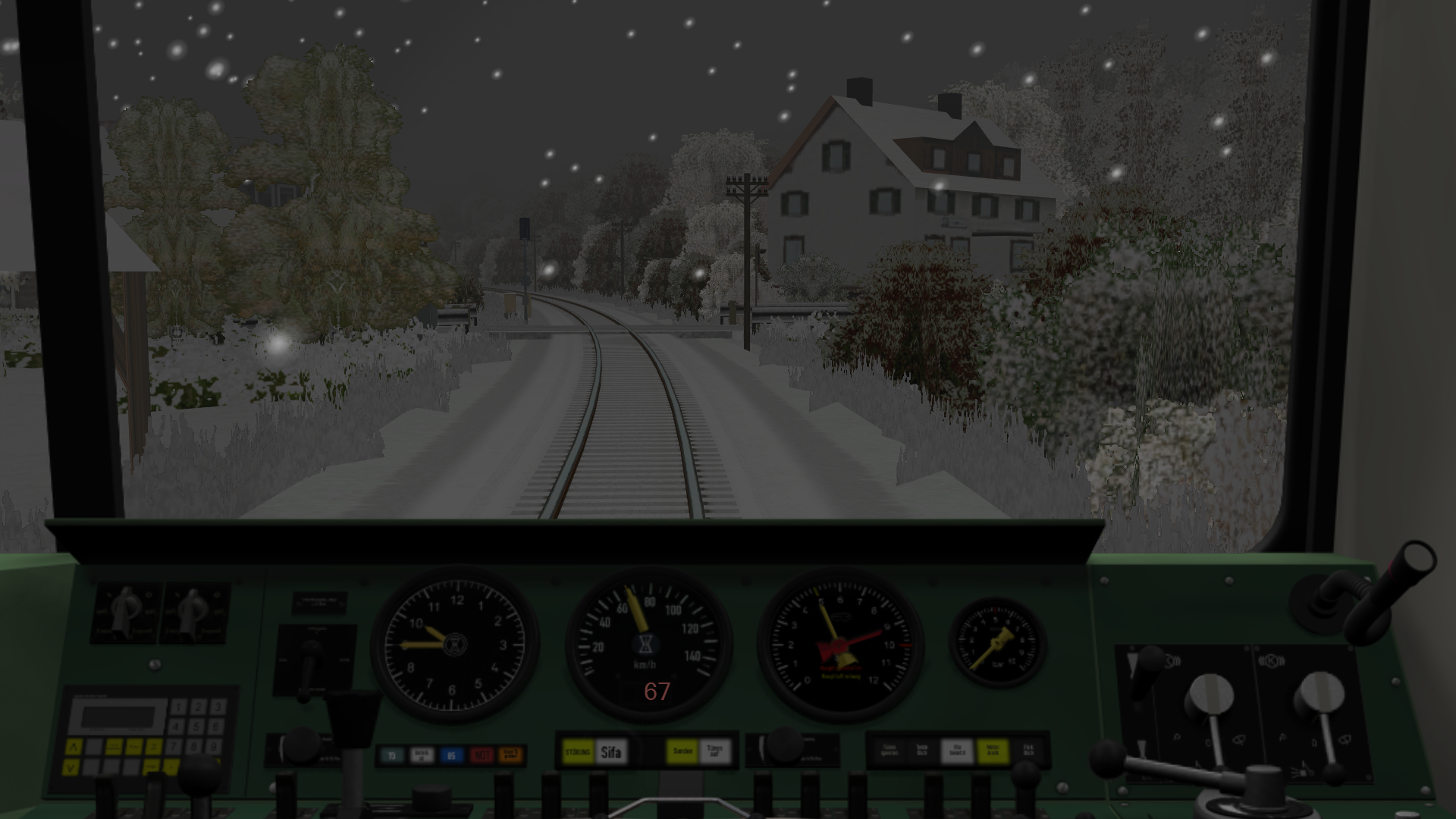Click the orange indicator button beside NOT
1456x819 pixels.
tap(511, 755)
